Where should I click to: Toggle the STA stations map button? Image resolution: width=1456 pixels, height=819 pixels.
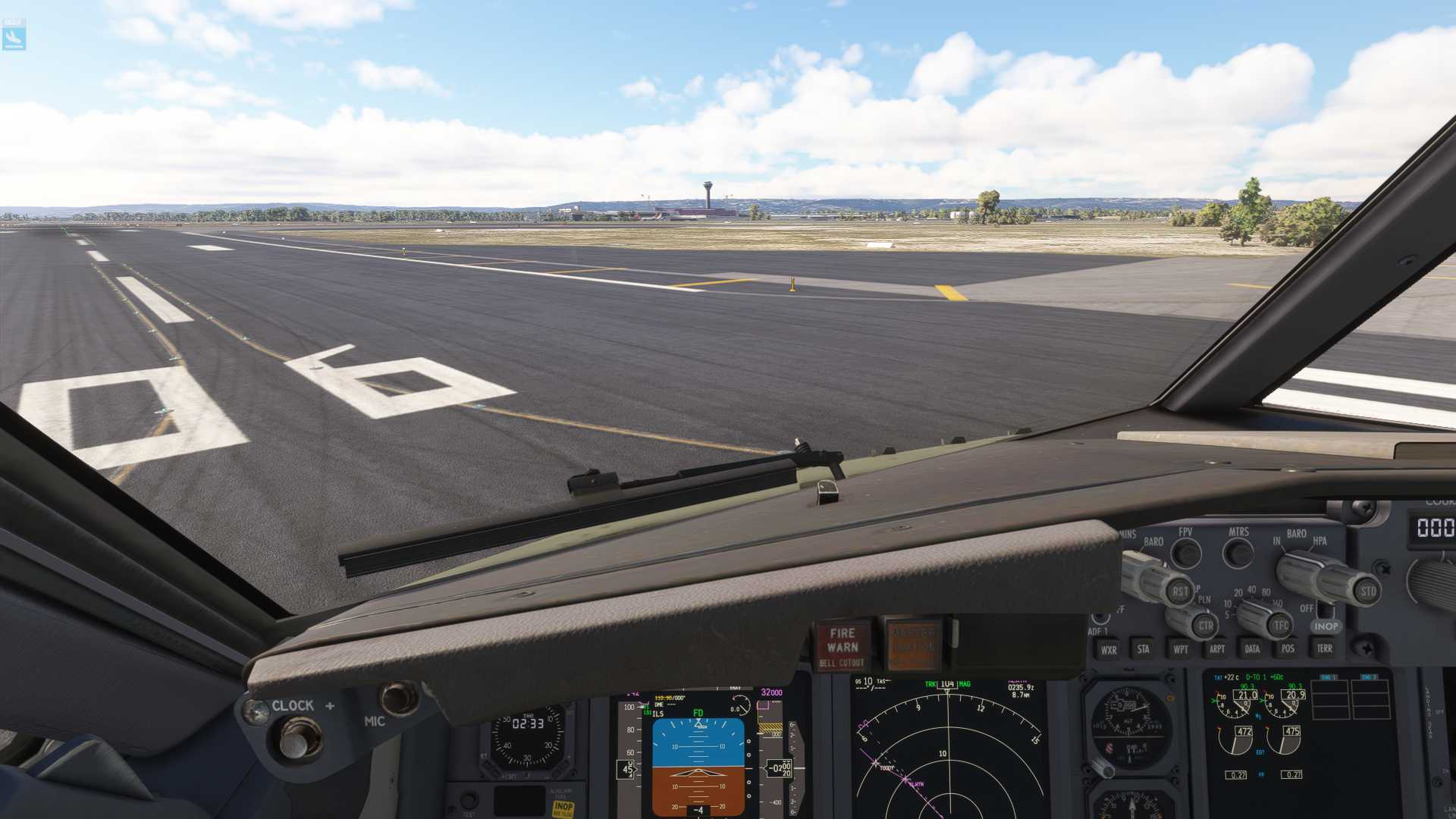(x=1144, y=649)
